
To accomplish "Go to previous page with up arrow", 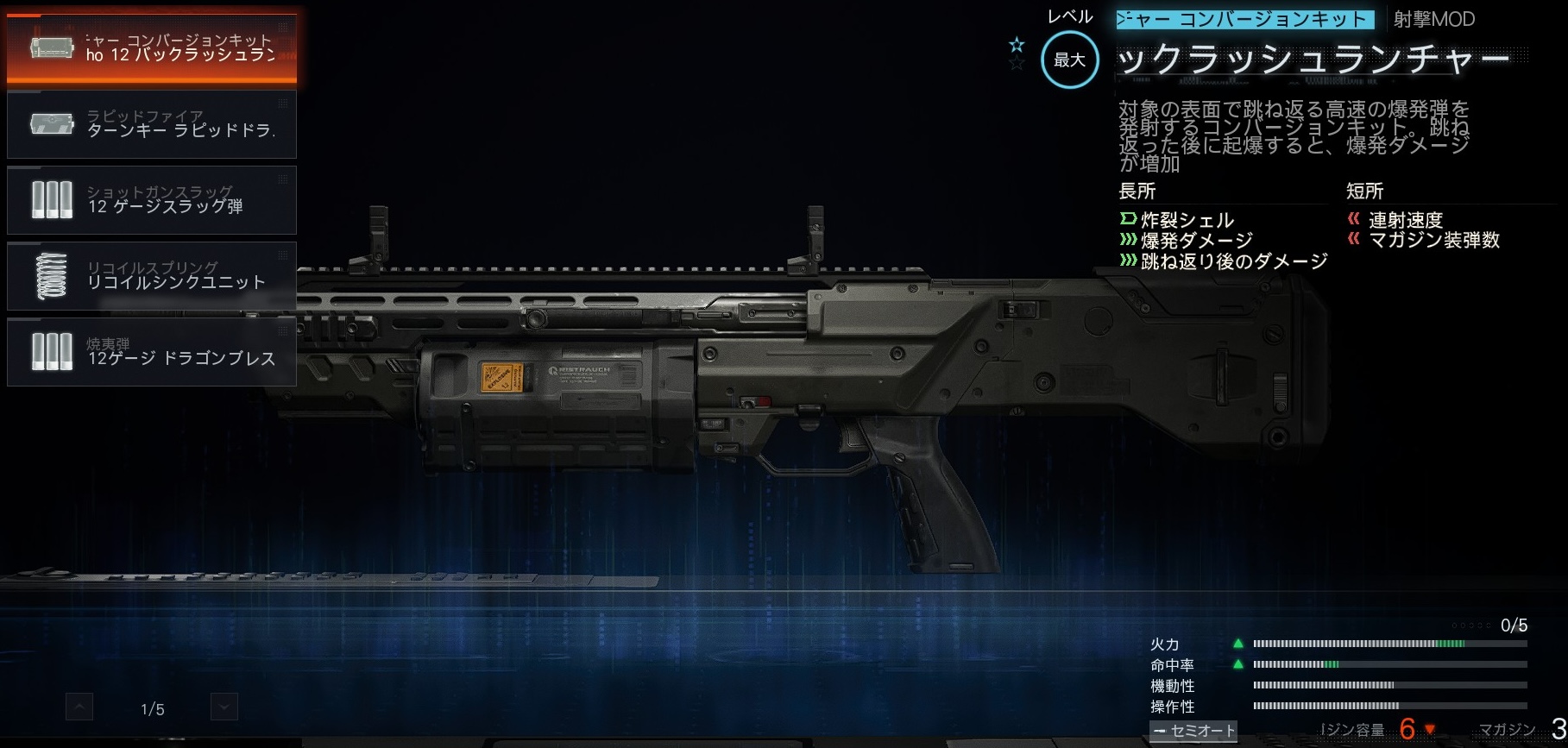I will pos(79,707).
